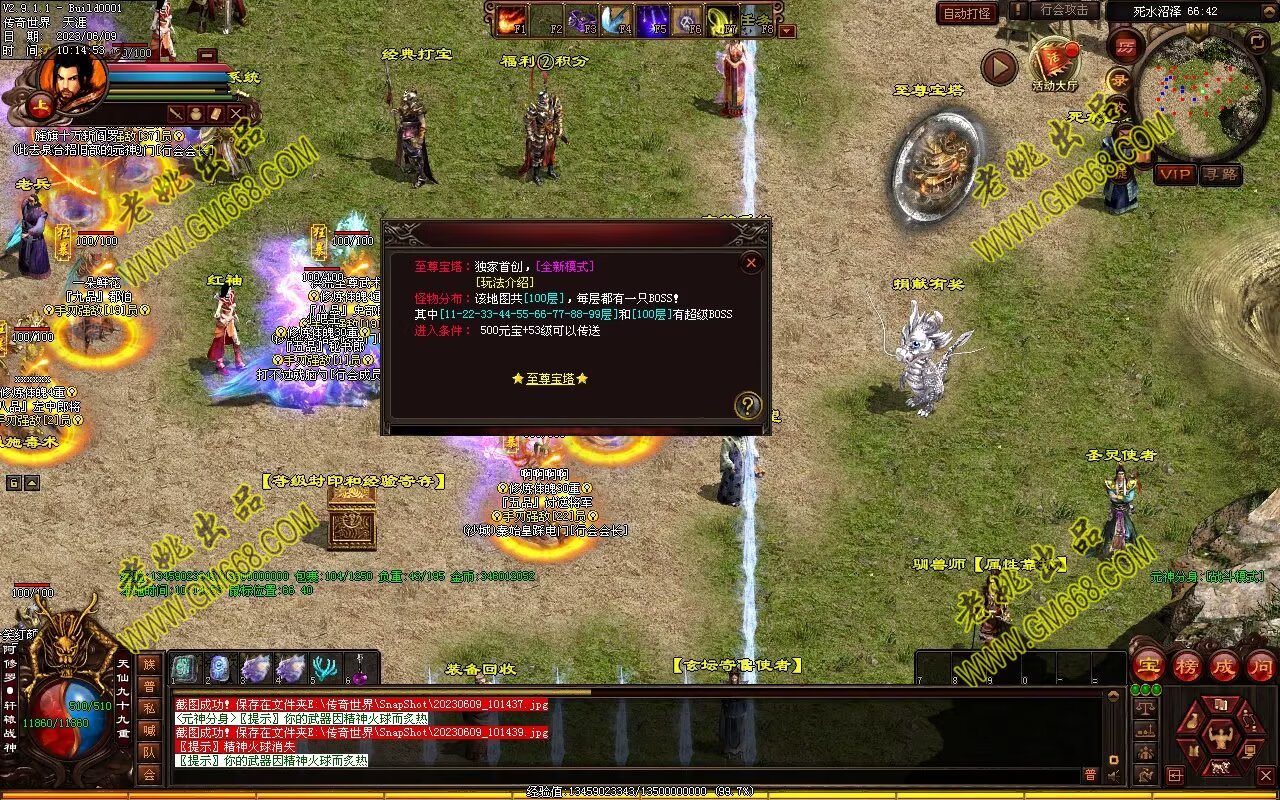Select the teal antler item in slot 5

325,668
